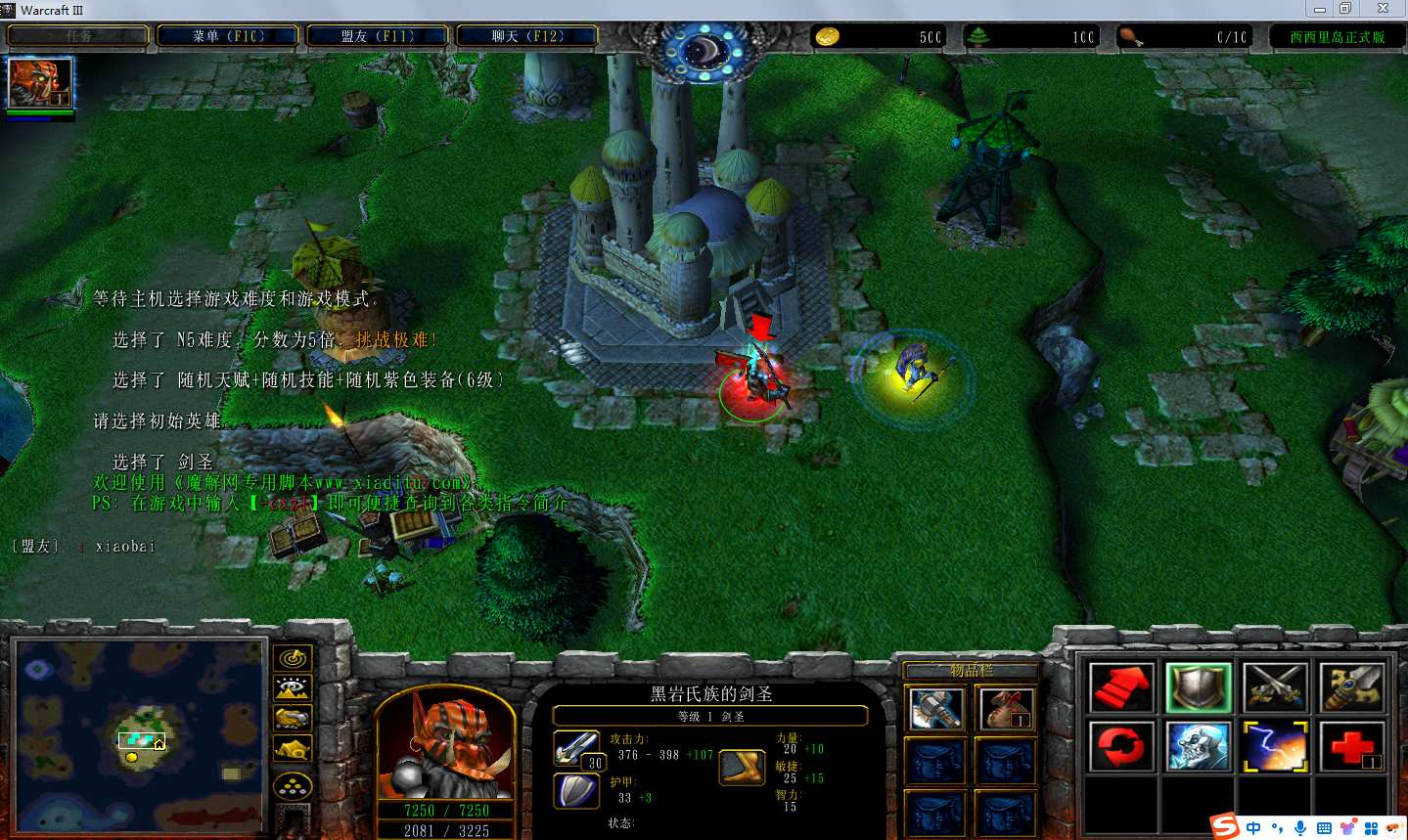1408x840 pixels.
Task: Activate the red circular arrows ability
Action: (1121, 746)
